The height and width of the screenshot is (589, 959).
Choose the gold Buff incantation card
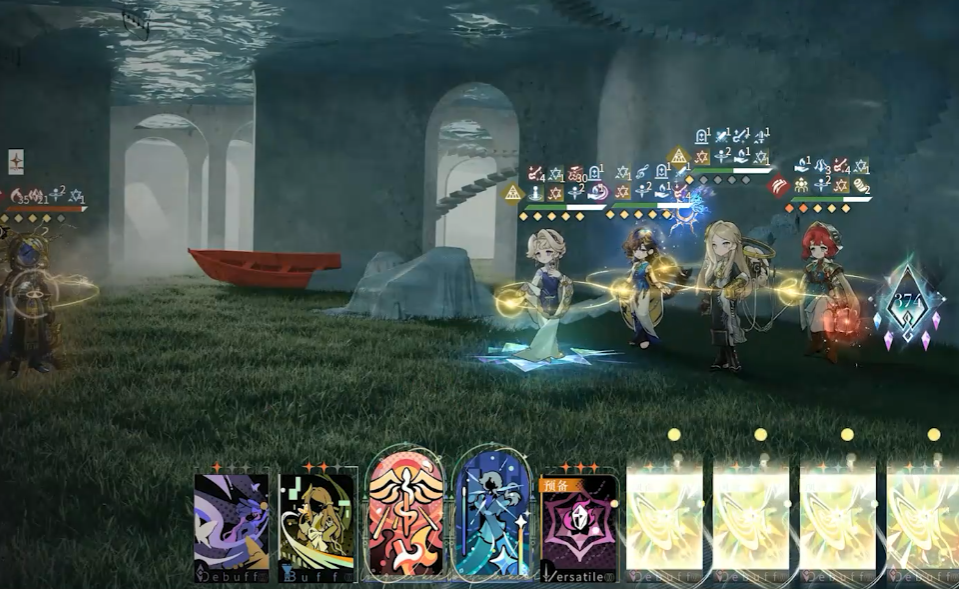click(317, 524)
